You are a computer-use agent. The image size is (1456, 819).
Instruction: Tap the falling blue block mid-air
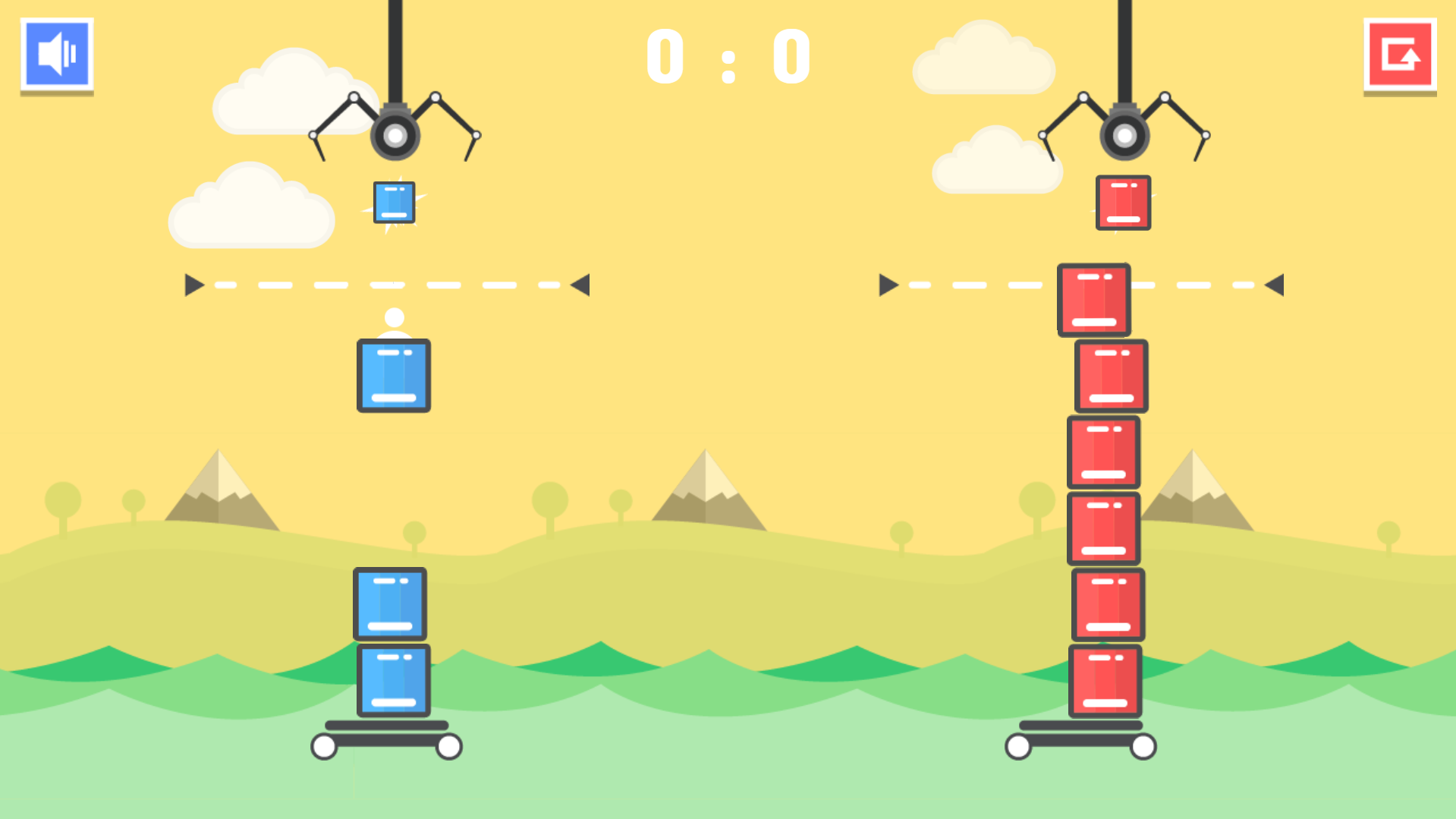tap(393, 375)
